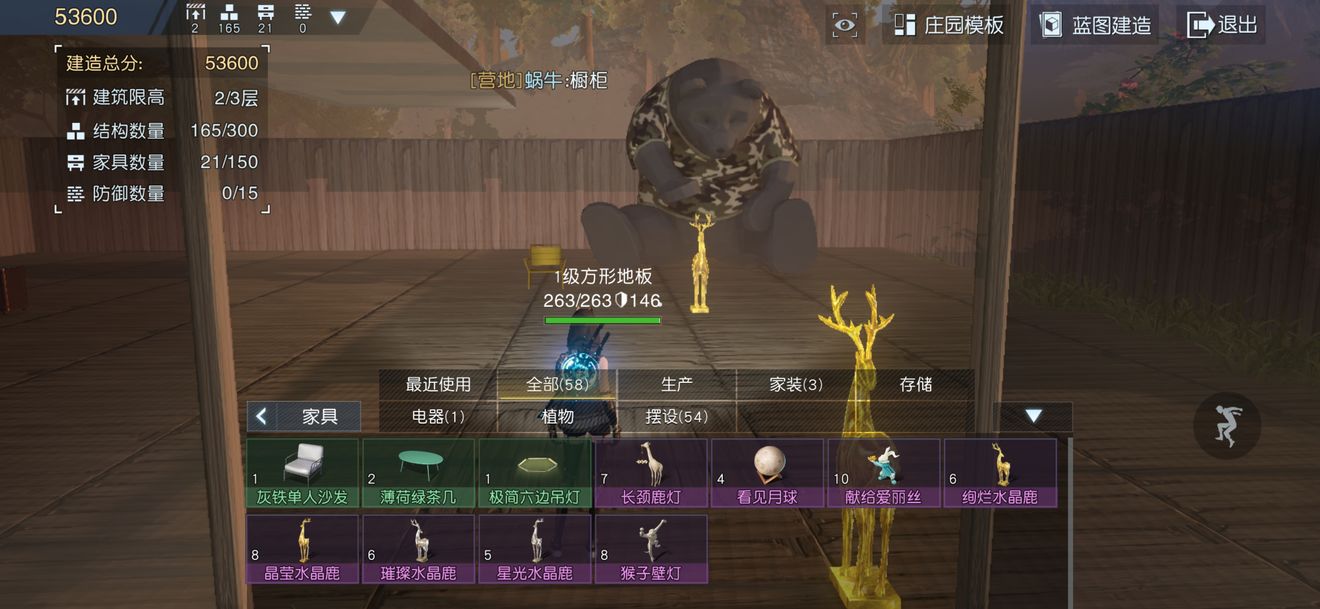Go back from the 家具 furniture category
Viewport: 1320px width, 609px height.
[262, 416]
